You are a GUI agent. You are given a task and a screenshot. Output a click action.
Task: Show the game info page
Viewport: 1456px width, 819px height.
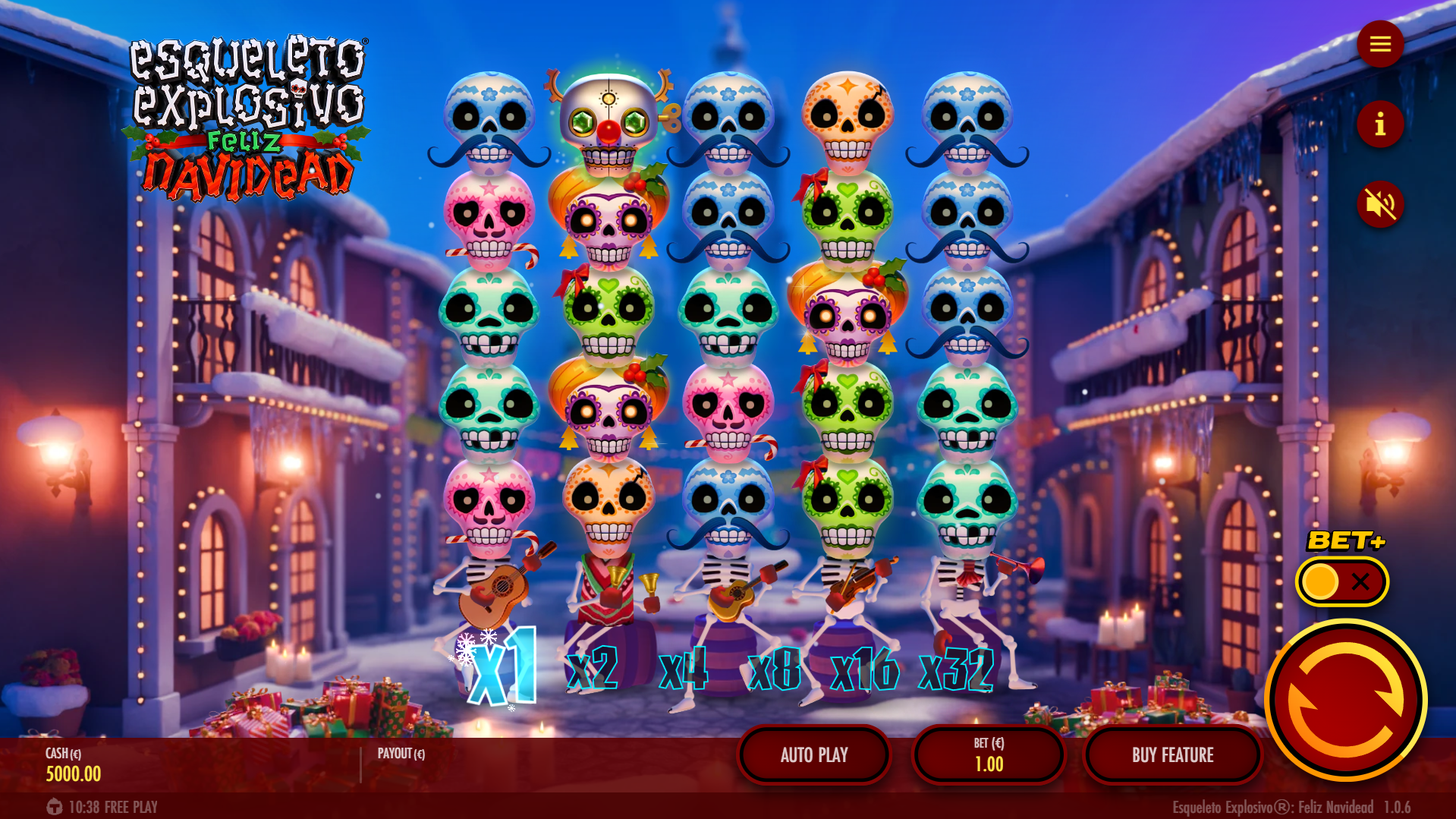pos(1379,124)
